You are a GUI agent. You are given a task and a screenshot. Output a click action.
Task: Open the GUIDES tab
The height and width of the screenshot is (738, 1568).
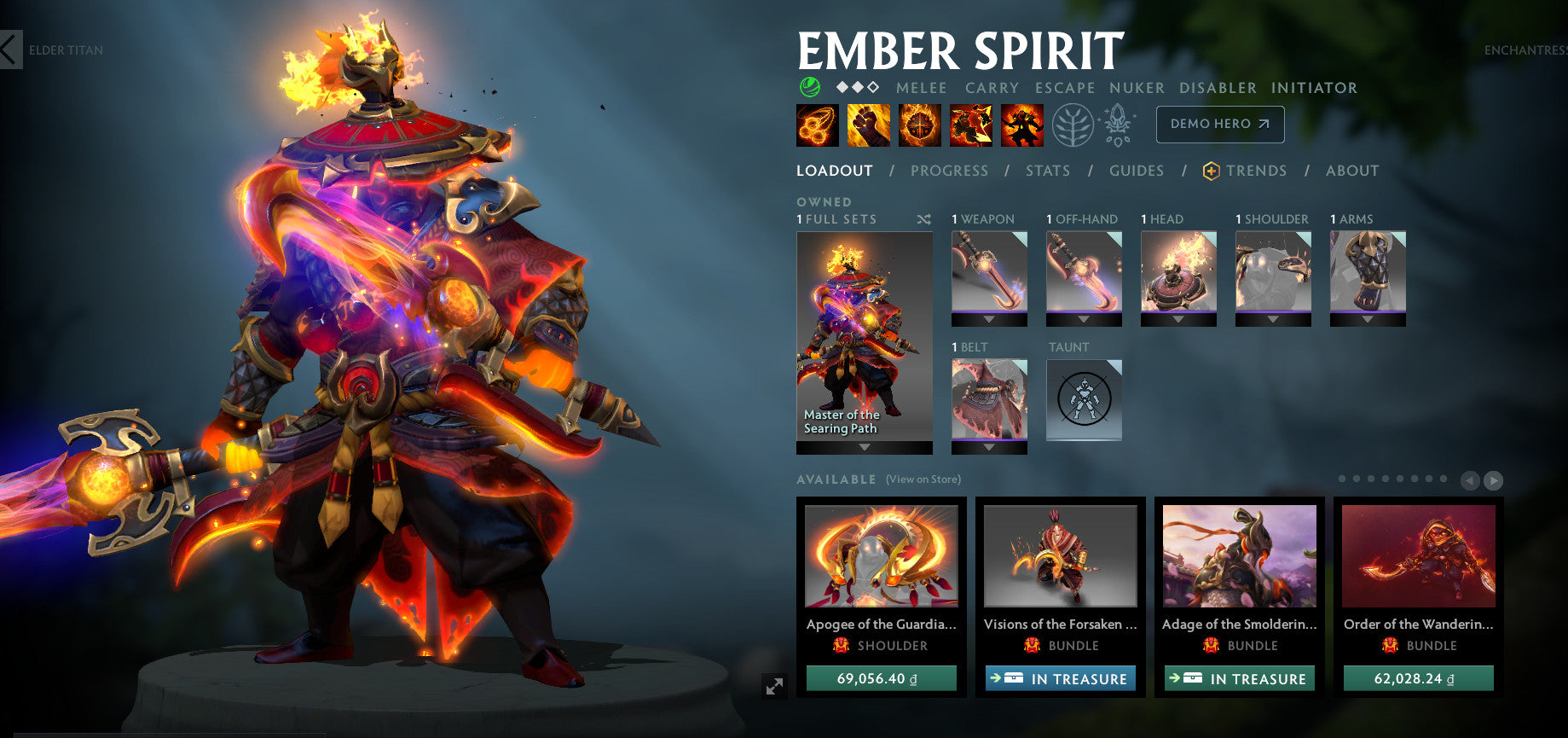1137,171
